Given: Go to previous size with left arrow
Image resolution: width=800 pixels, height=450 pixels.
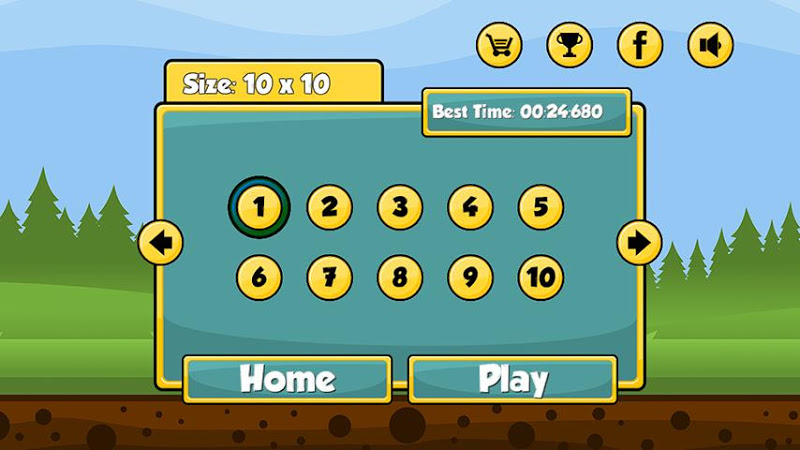Looking at the screenshot, I should (x=160, y=242).
